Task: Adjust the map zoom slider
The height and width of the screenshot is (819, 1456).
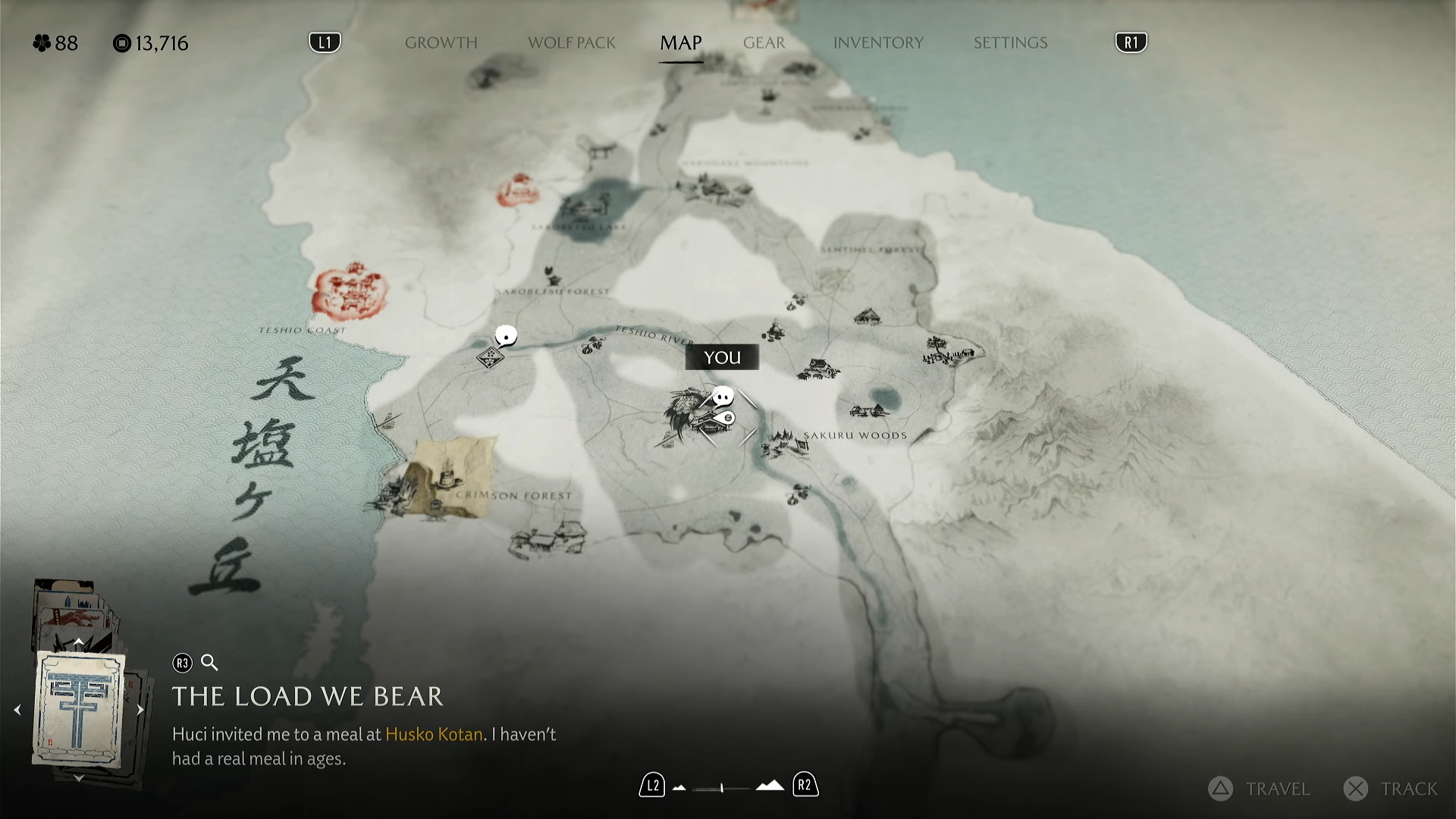Action: click(722, 788)
